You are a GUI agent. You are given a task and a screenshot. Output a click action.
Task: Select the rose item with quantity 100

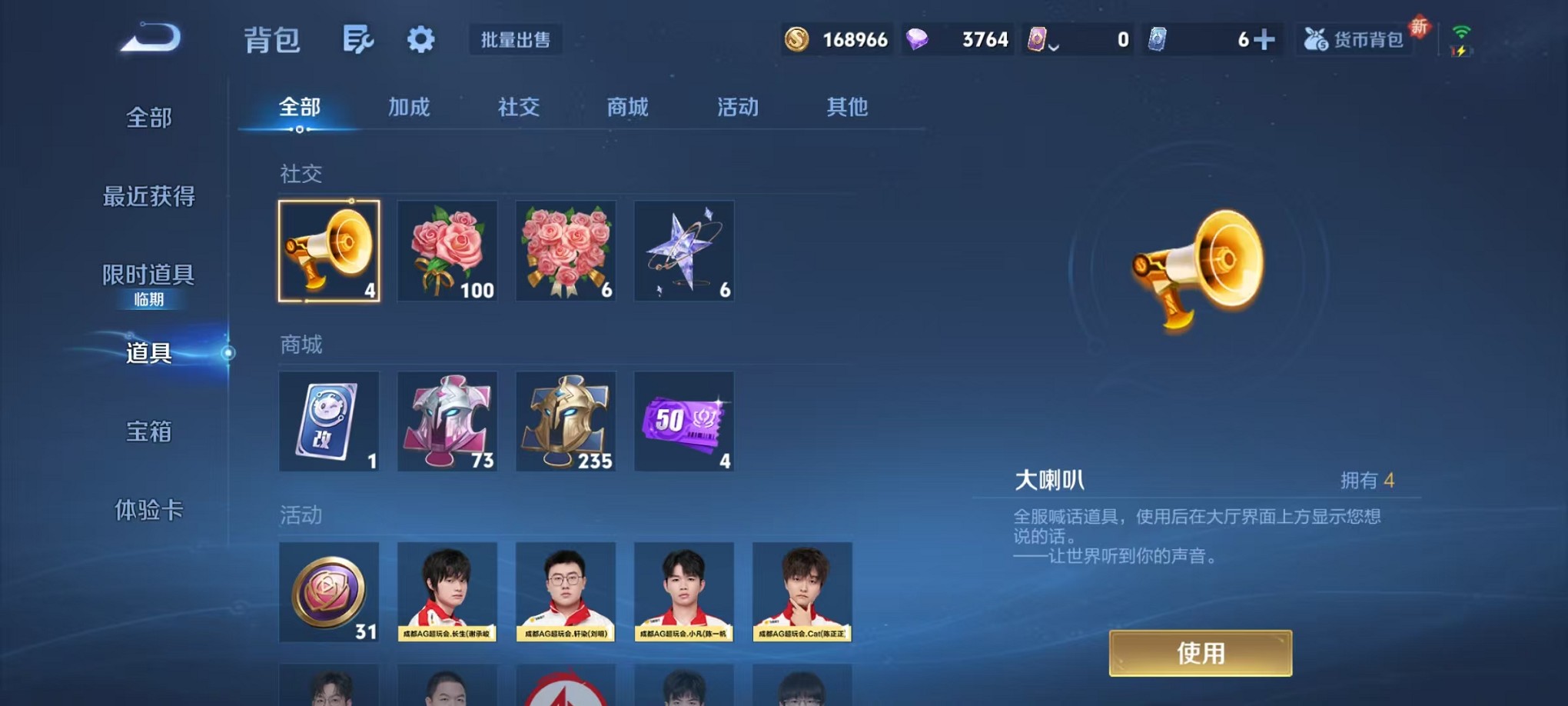click(x=447, y=251)
